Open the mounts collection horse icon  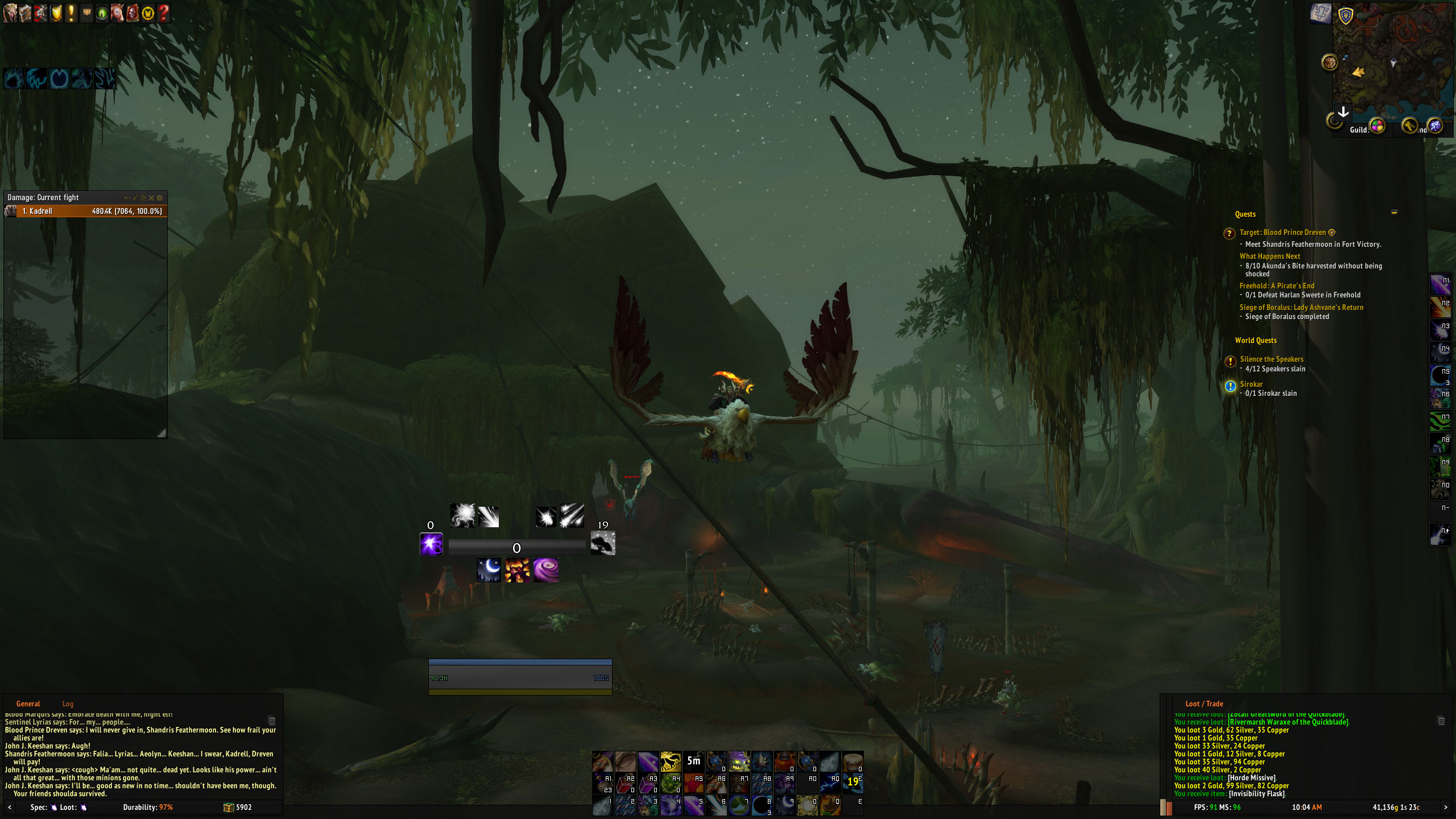click(117, 13)
